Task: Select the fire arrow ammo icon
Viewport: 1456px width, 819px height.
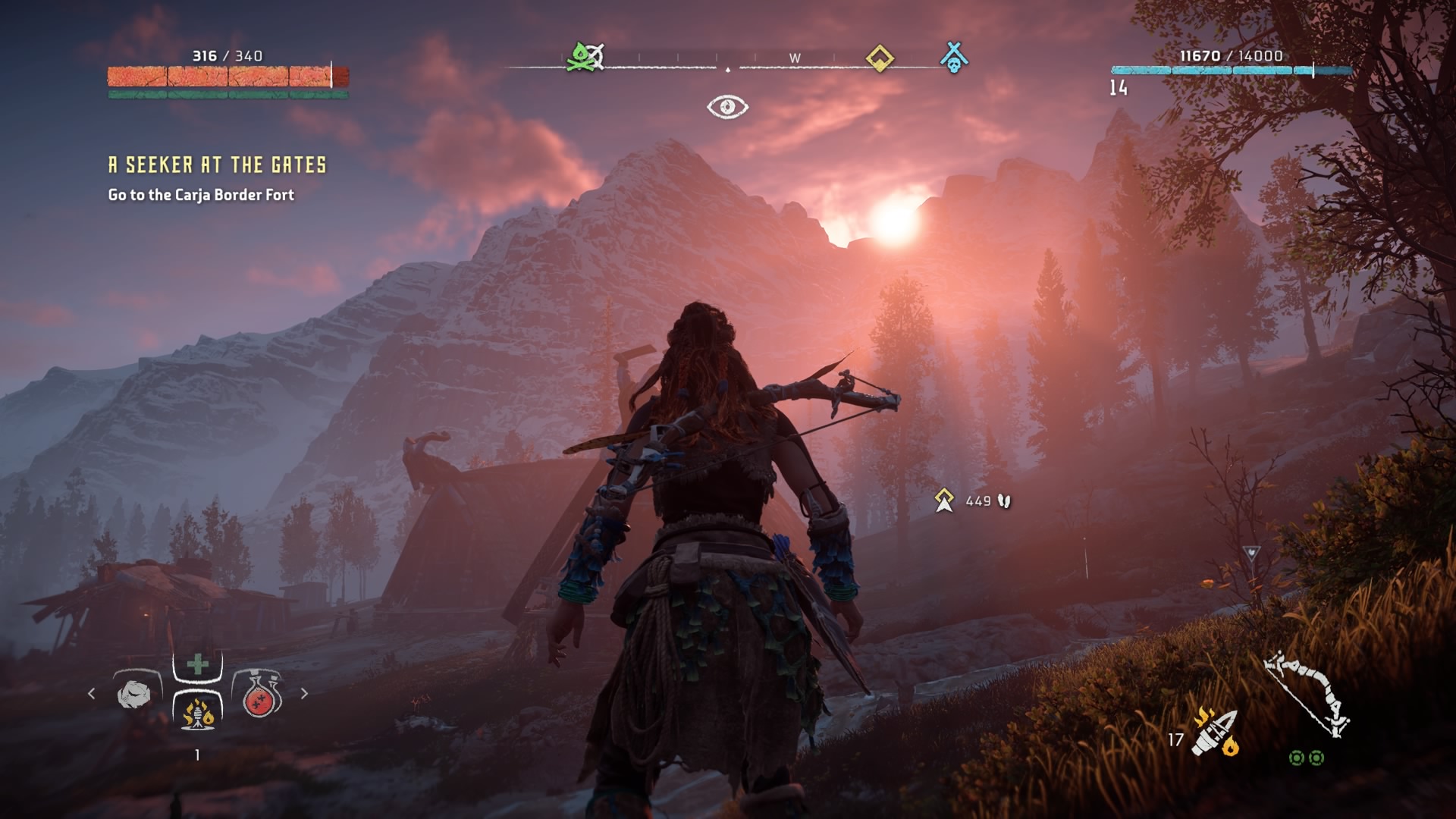Action: point(1215,733)
